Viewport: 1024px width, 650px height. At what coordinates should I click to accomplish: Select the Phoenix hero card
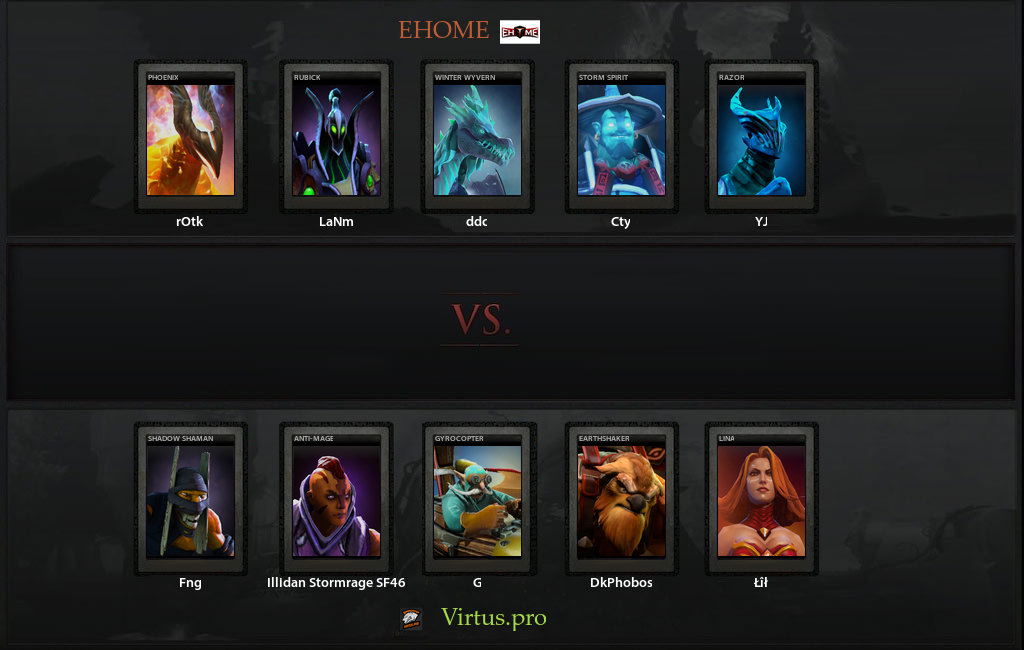pos(190,139)
